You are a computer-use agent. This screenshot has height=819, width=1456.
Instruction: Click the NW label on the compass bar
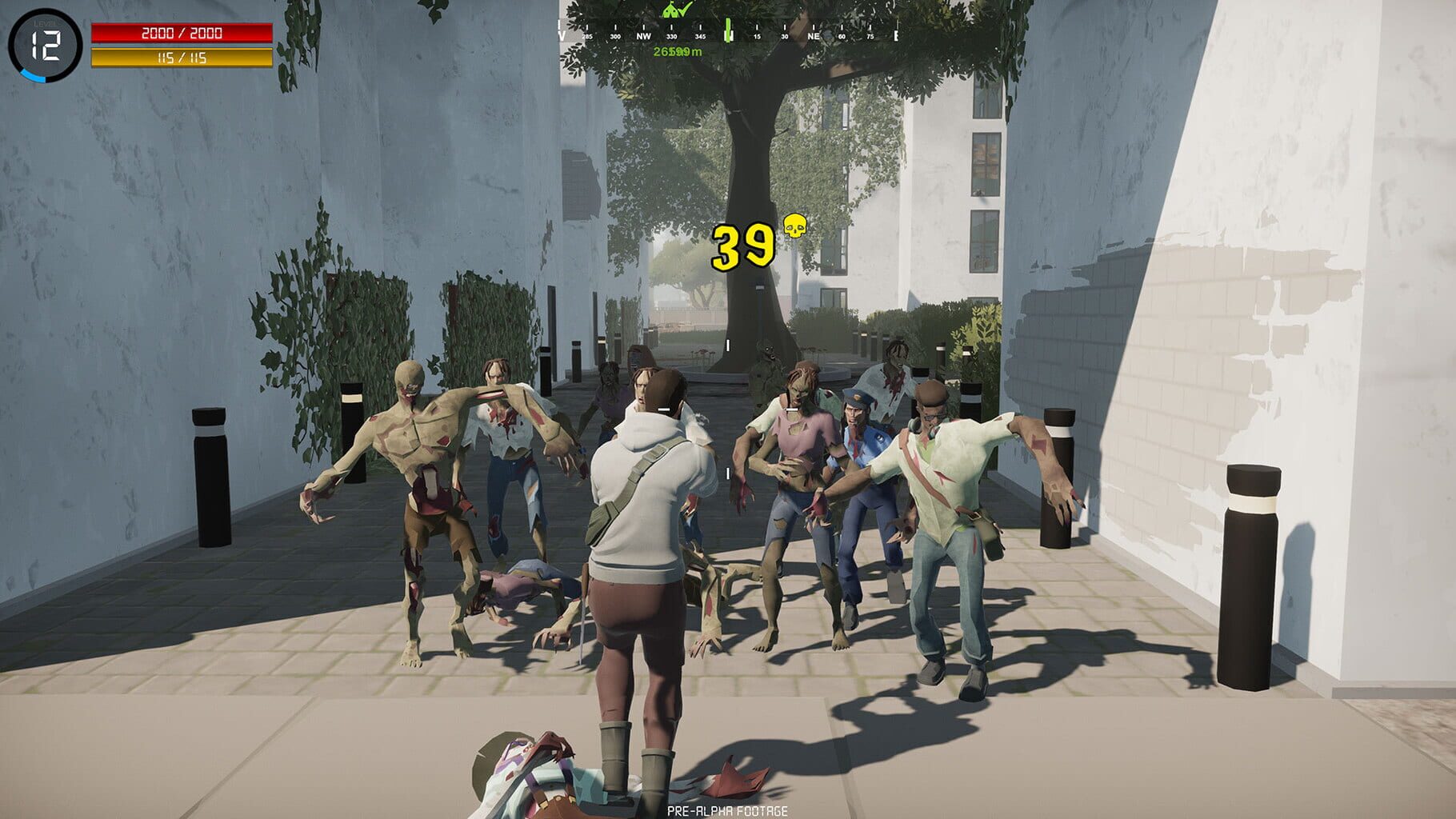tap(644, 36)
